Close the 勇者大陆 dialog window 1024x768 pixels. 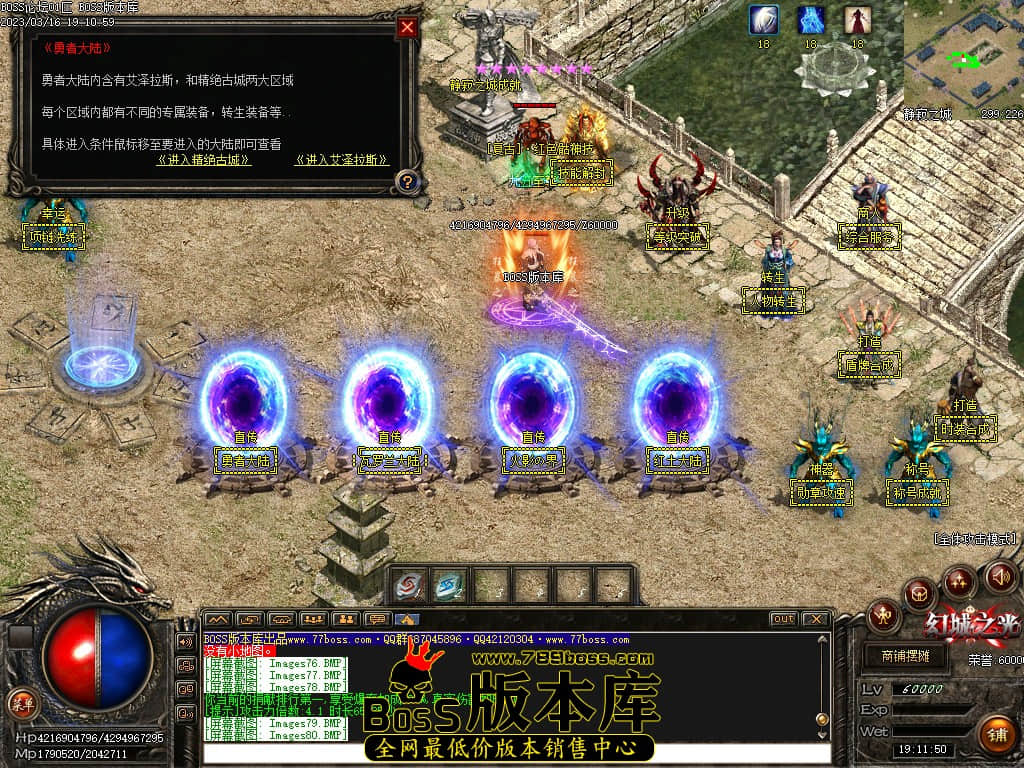pyautogui.click(x=407, y=28)
